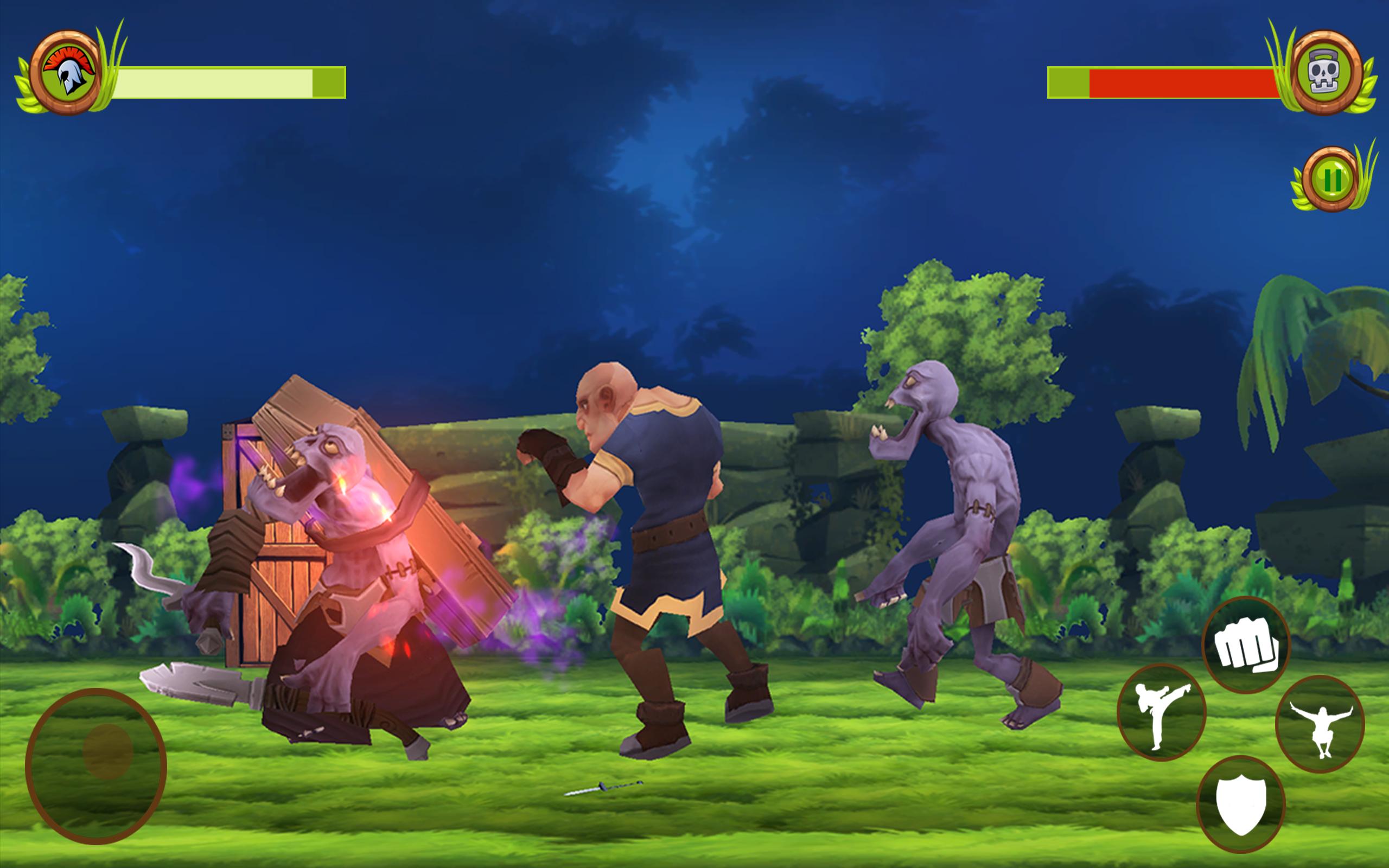Screen dimensions: 1389x868
Task: Use the shield block button
Action: pos(1240,803)
